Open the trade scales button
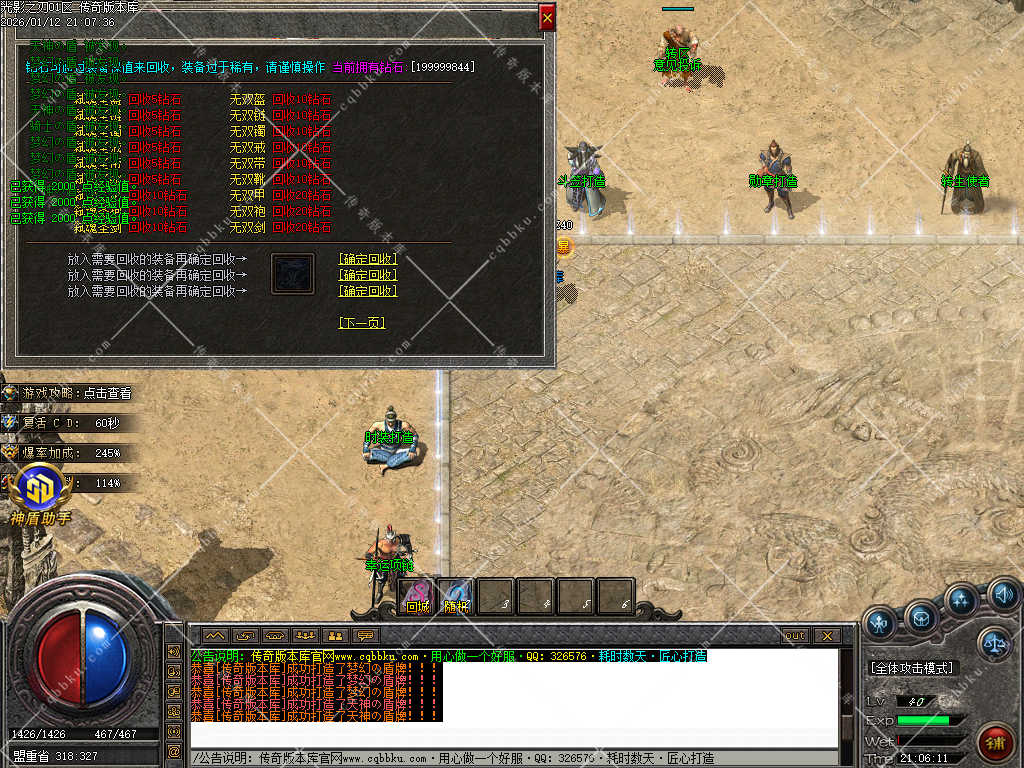This screenshot has width=1024, height=768. (994, 643)
